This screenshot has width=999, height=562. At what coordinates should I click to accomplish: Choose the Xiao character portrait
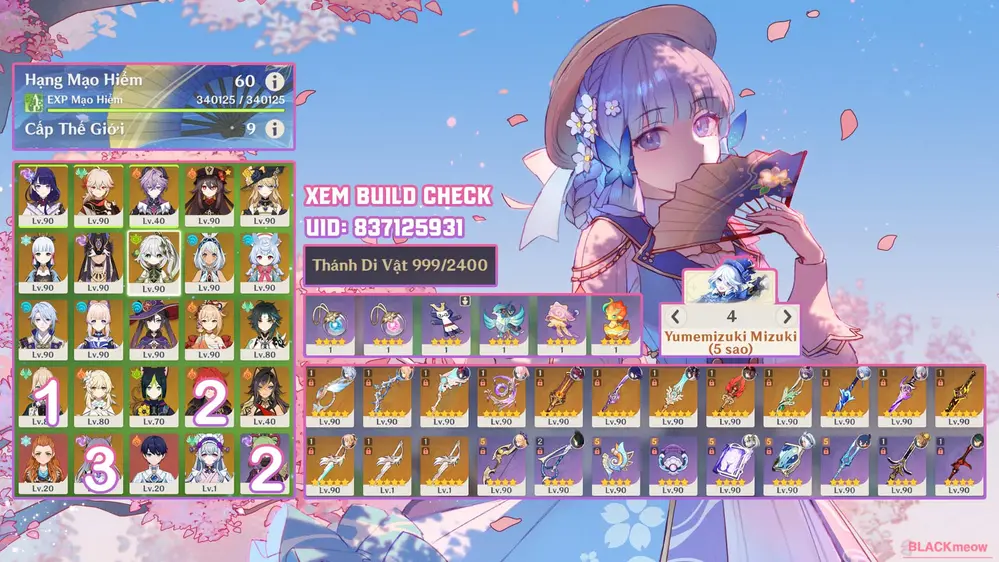266,328
